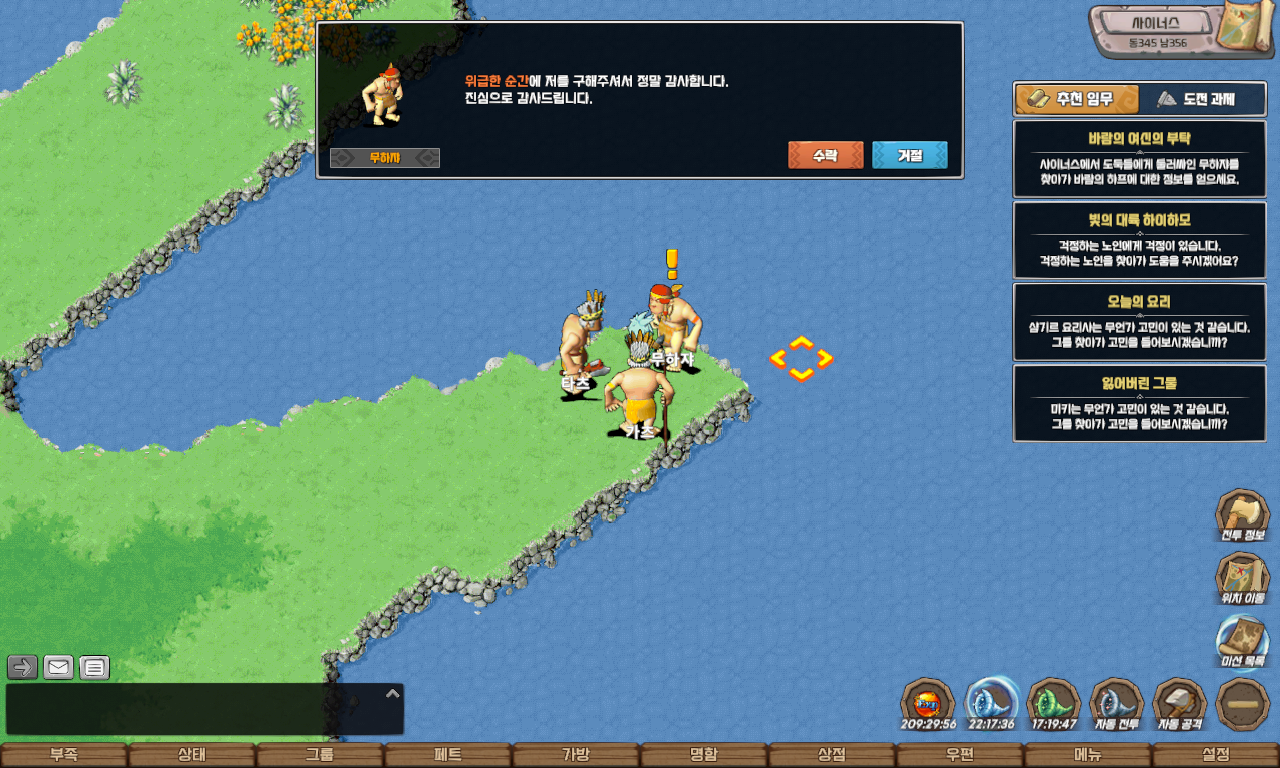Click the Exp boost orb icon
Image resolution: width=1280 pixels, height=768 pixels.
point(928,703)
